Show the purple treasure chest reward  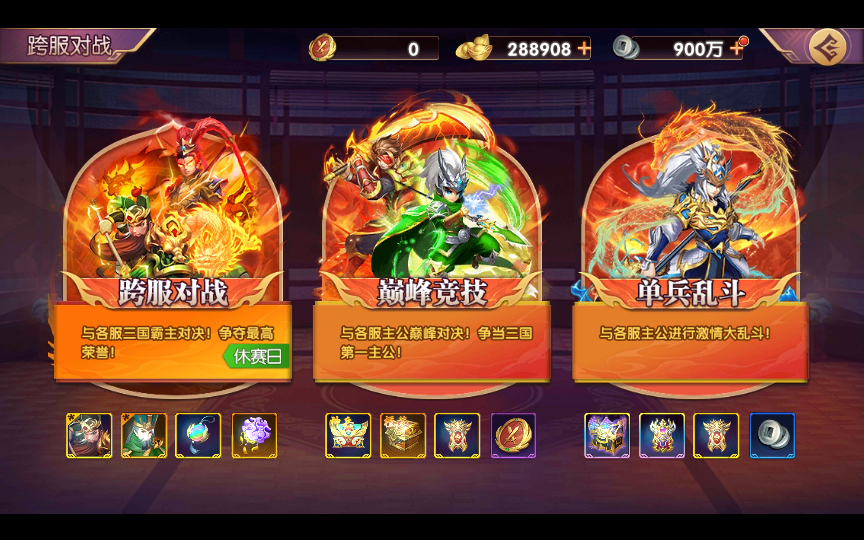607,436
